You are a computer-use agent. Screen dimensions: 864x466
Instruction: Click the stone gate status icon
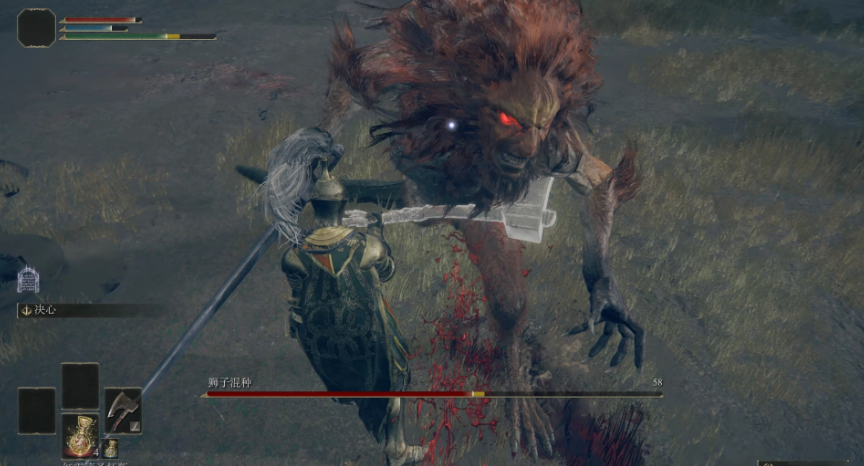pyautogui.click(x=28, y=279)
